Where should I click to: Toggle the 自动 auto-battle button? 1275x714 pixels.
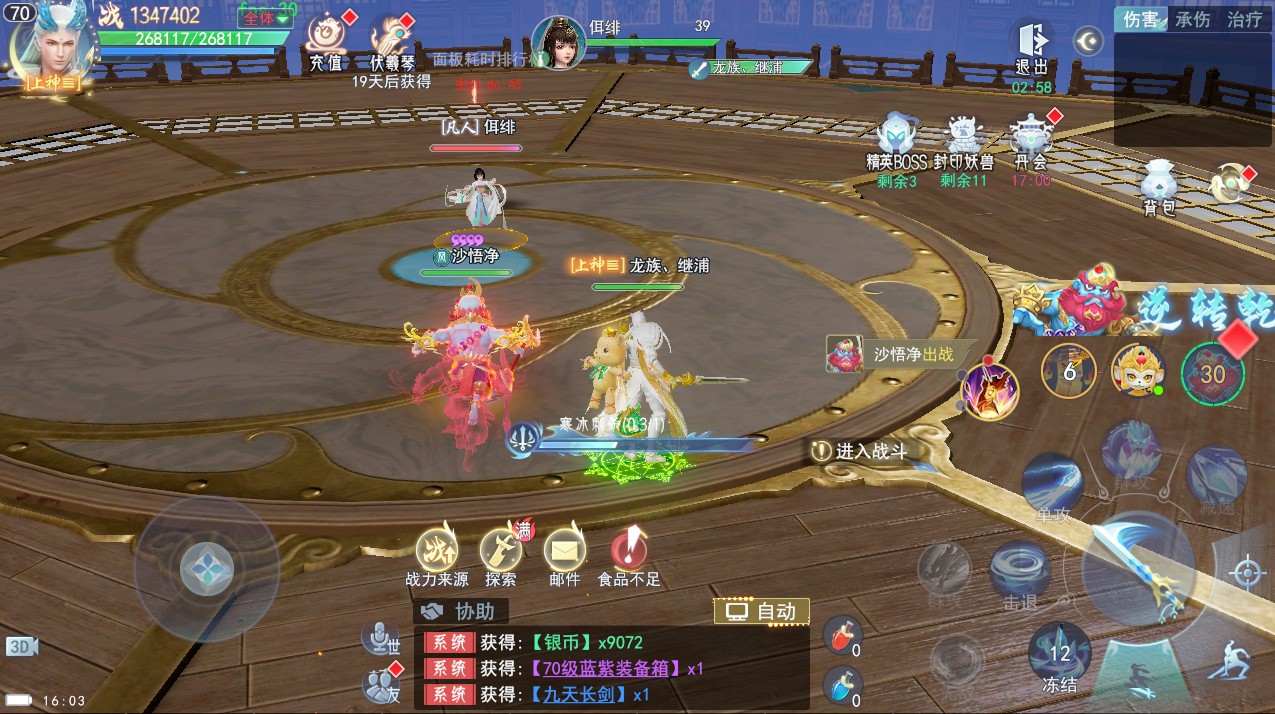tap(761, 611)
